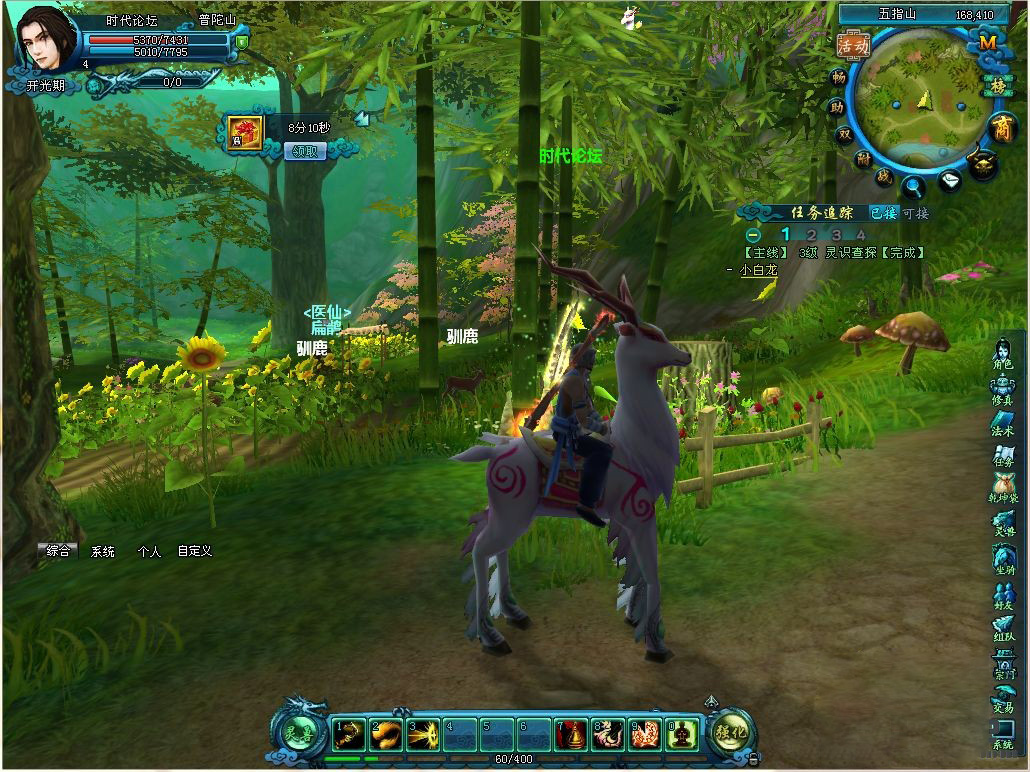Collapse the quest tracker with minus button

(x=753, y=235)
